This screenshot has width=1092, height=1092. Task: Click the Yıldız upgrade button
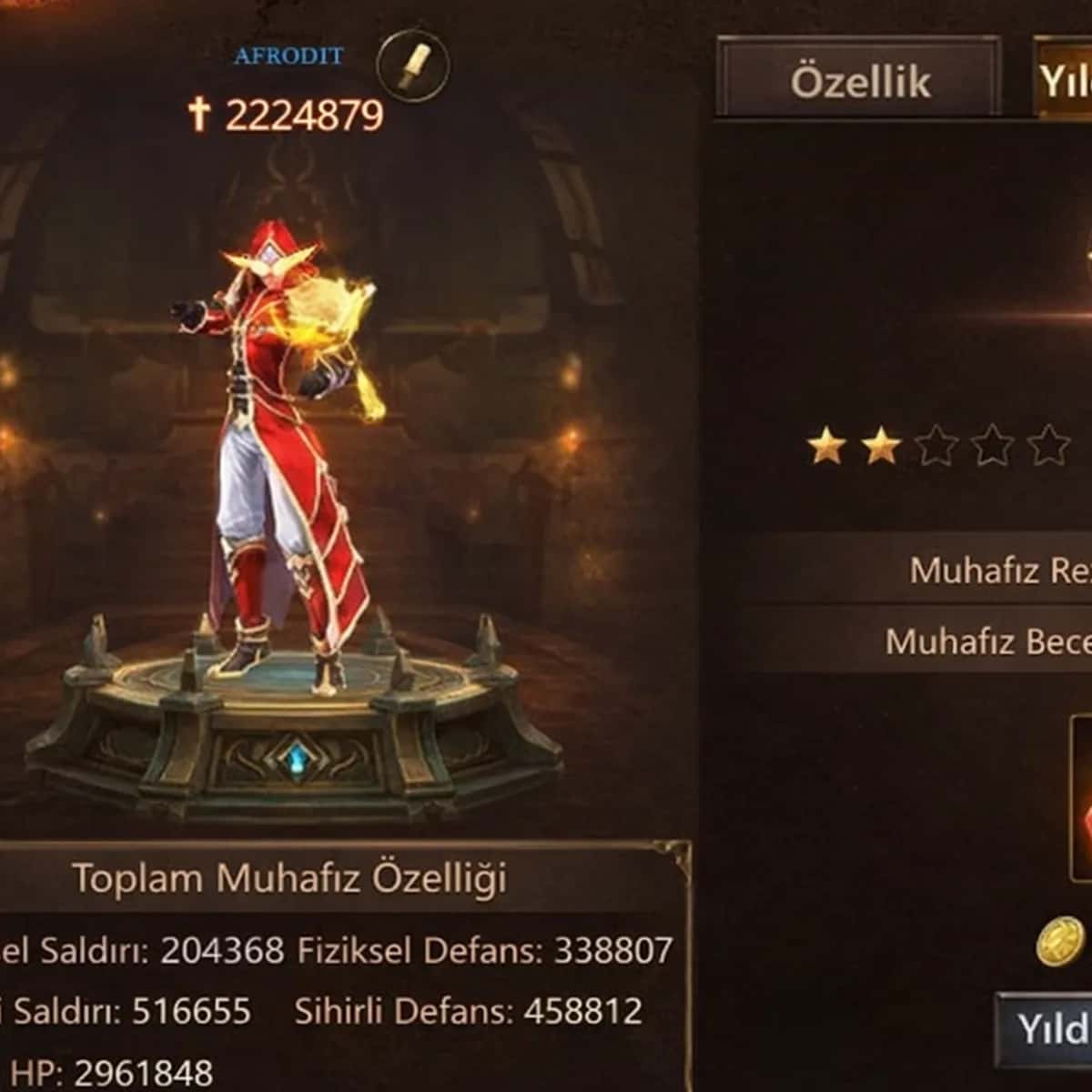(x=1045, y=1029)
